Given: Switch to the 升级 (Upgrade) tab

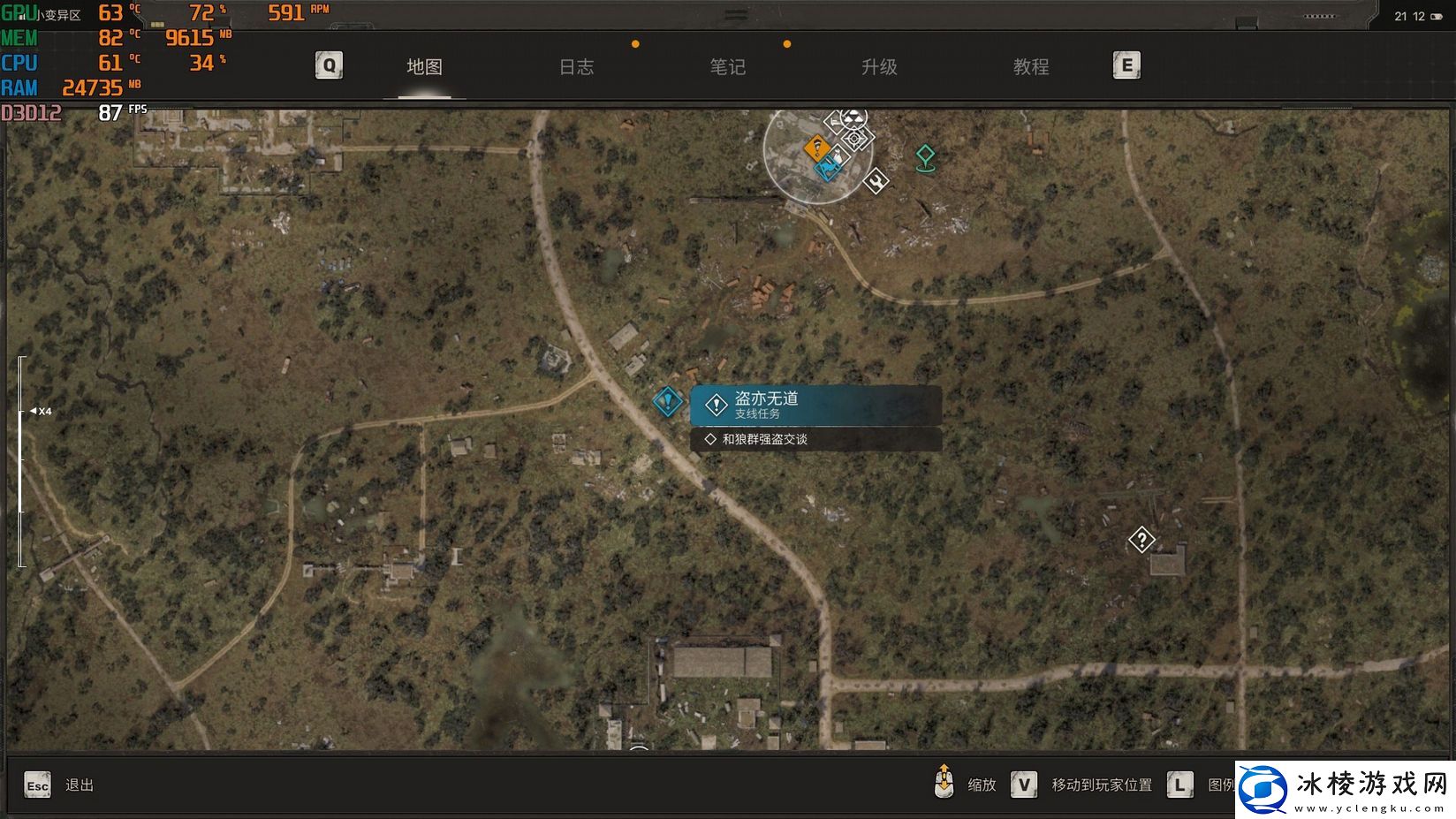Looking at the screenshot, I should [879, 67].
